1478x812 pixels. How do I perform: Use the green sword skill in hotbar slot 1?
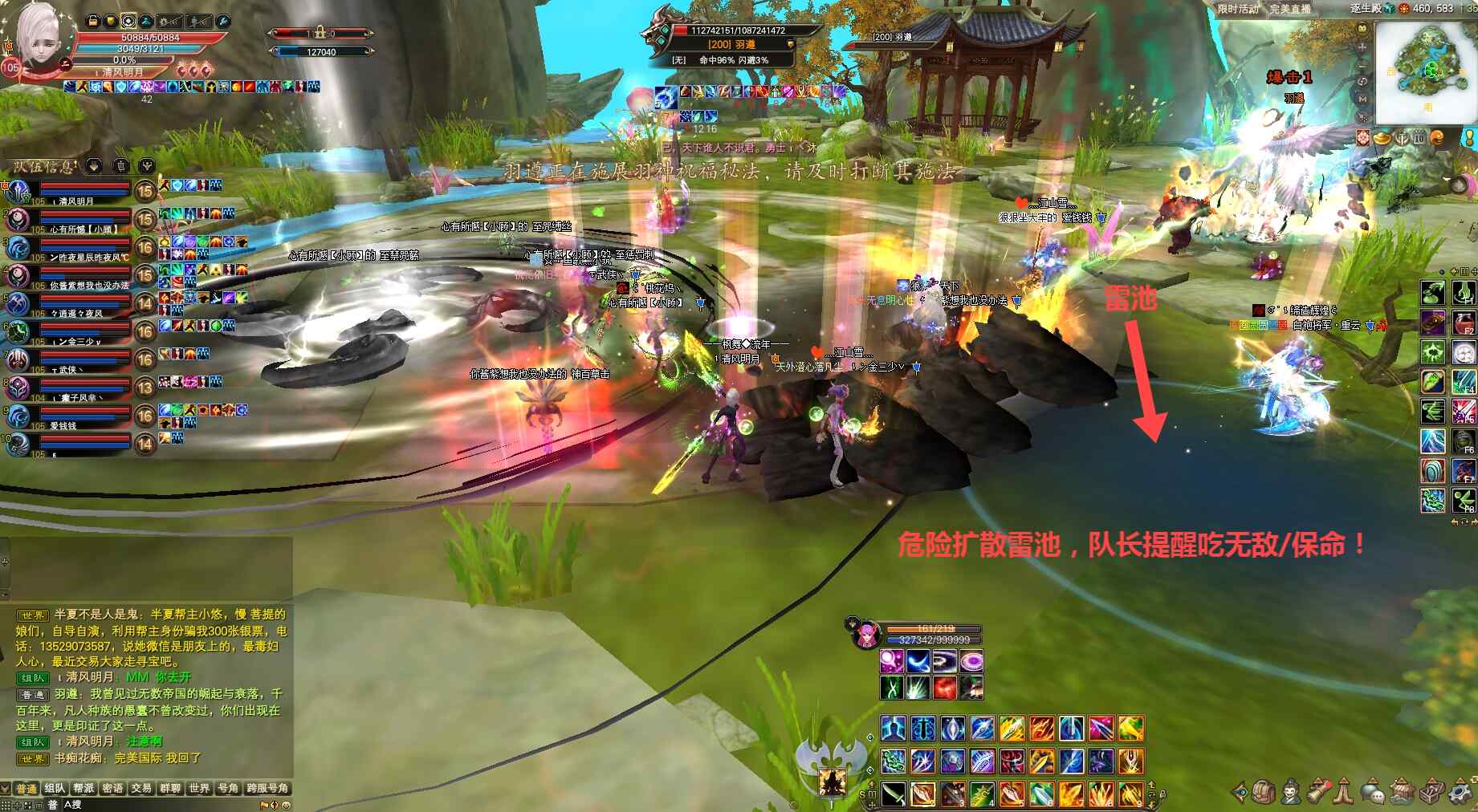coord(894,794)
